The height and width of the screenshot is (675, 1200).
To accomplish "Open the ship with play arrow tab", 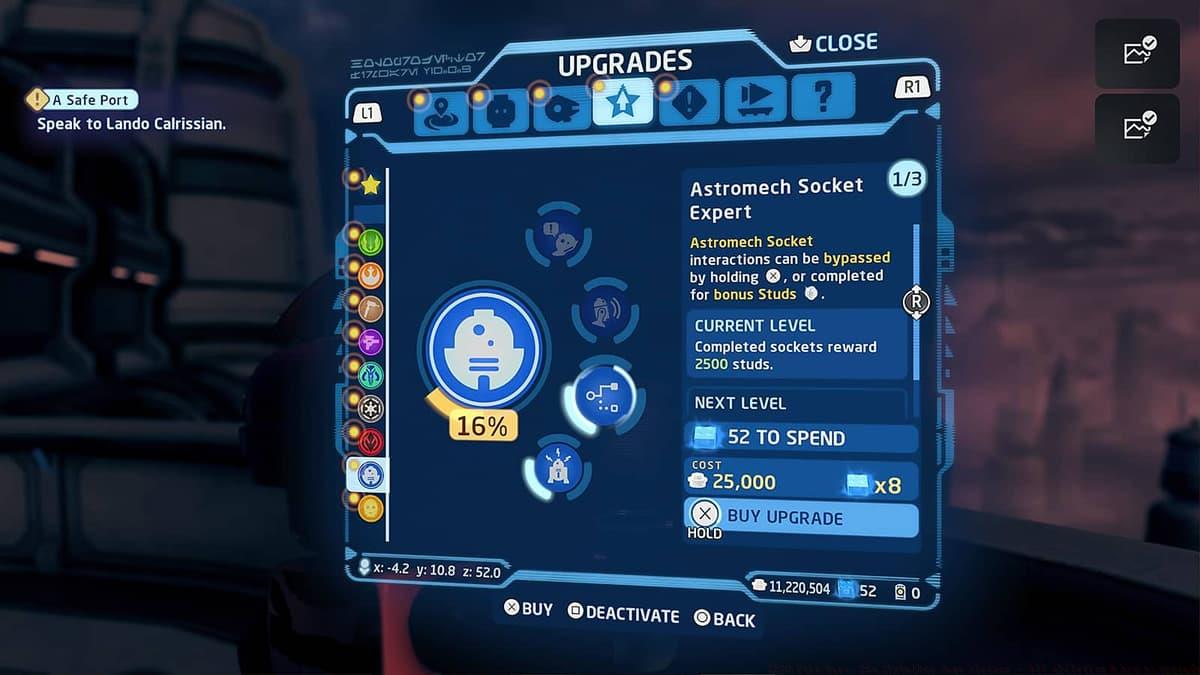I will point(756,99).
